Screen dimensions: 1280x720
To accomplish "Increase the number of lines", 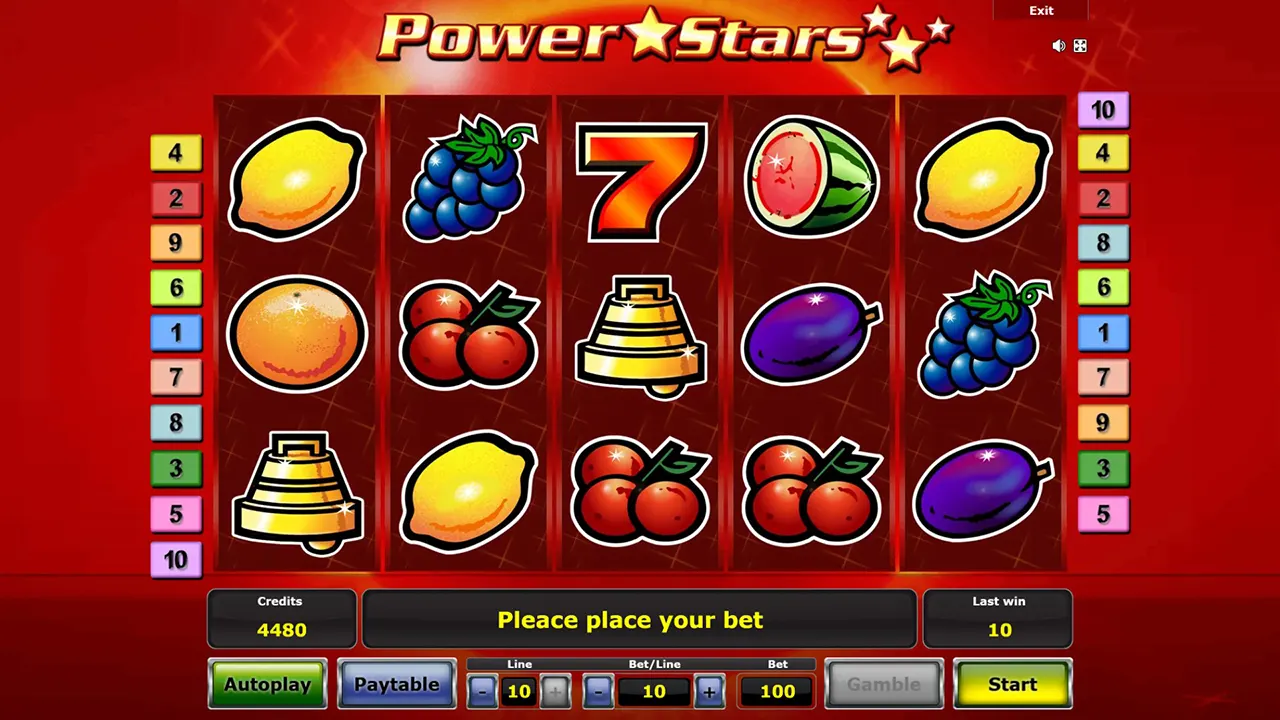I will [555, 691].
